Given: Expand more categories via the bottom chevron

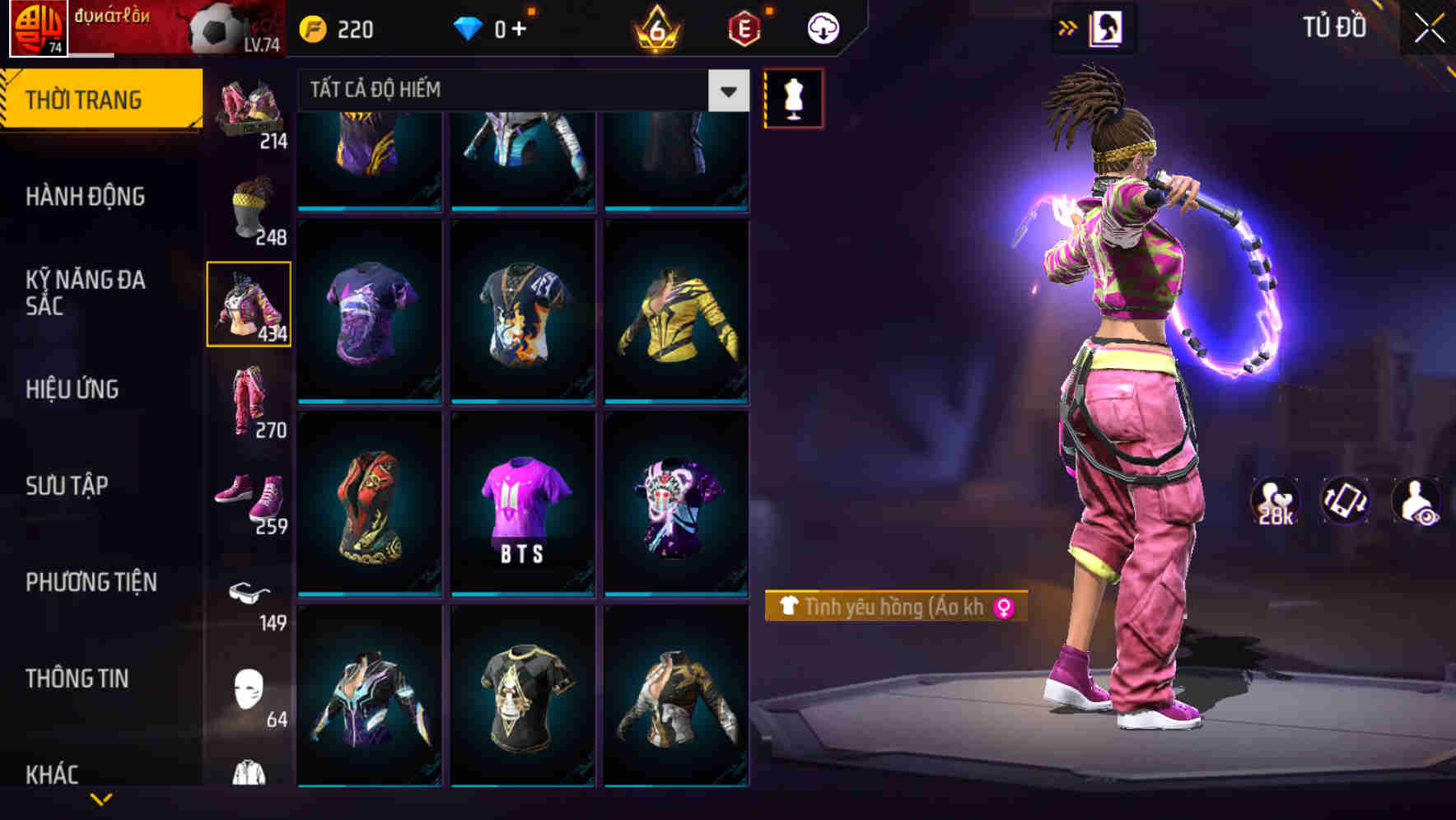Looking at the screenshot, I should pos(99,800).
